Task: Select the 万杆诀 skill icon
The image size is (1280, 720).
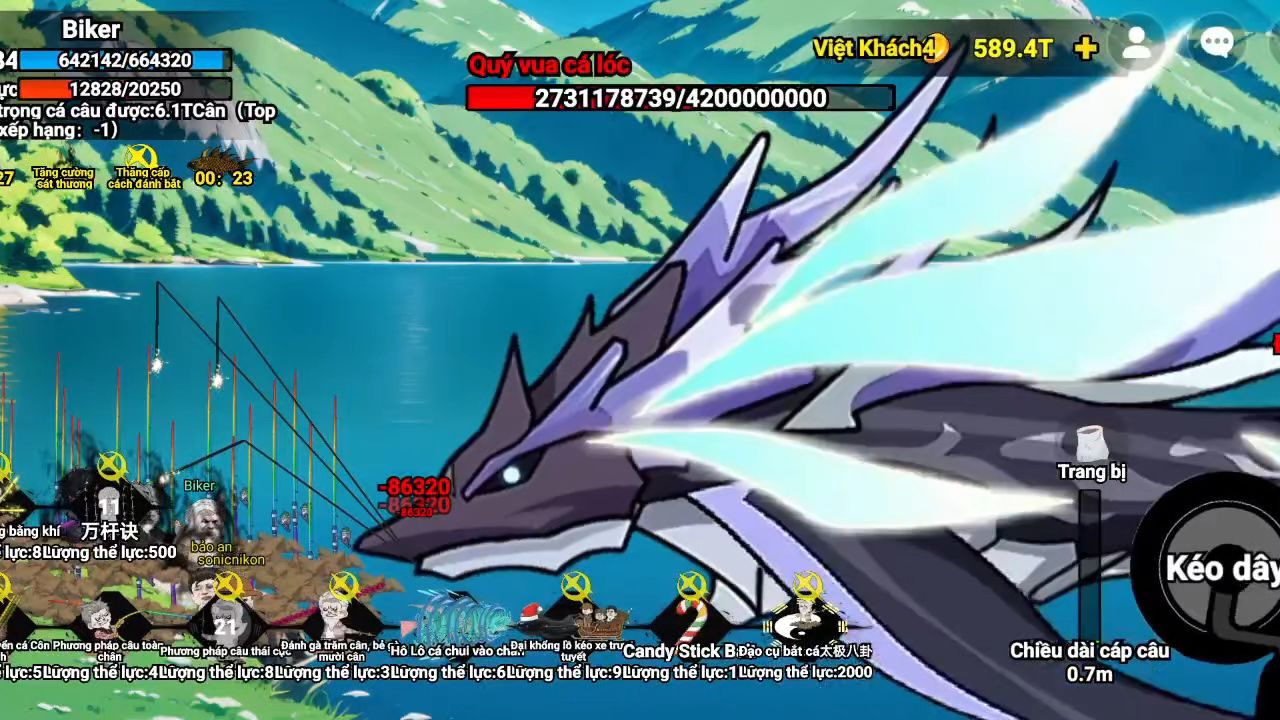Action: [110, 500]
